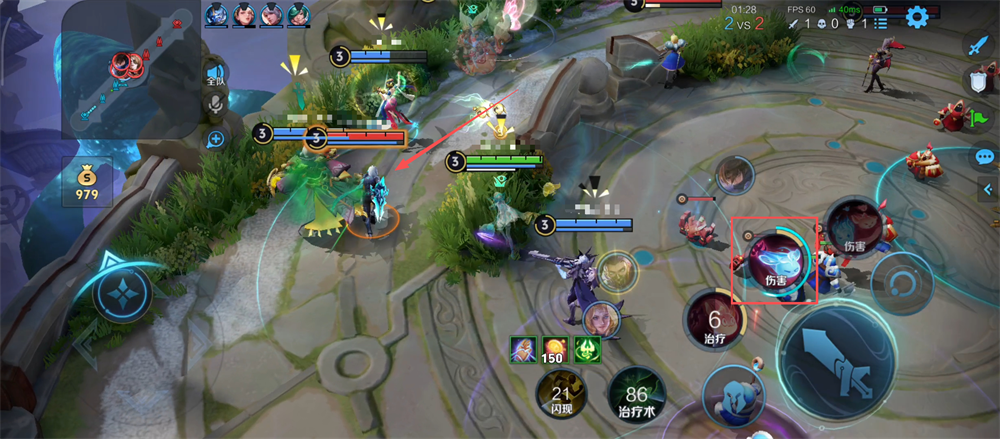Send the green flag gather signal
This screenshot has height=439, width=1000.
pyautogui.click(x=977, y=118)
